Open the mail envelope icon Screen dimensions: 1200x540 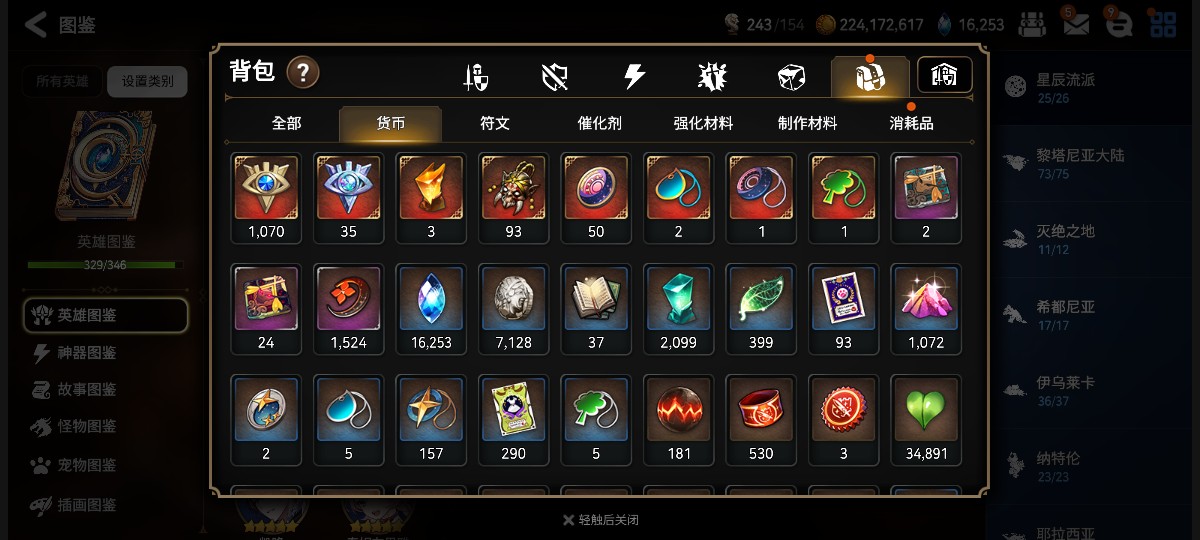pyautogui.click(x=1075, y=25)
